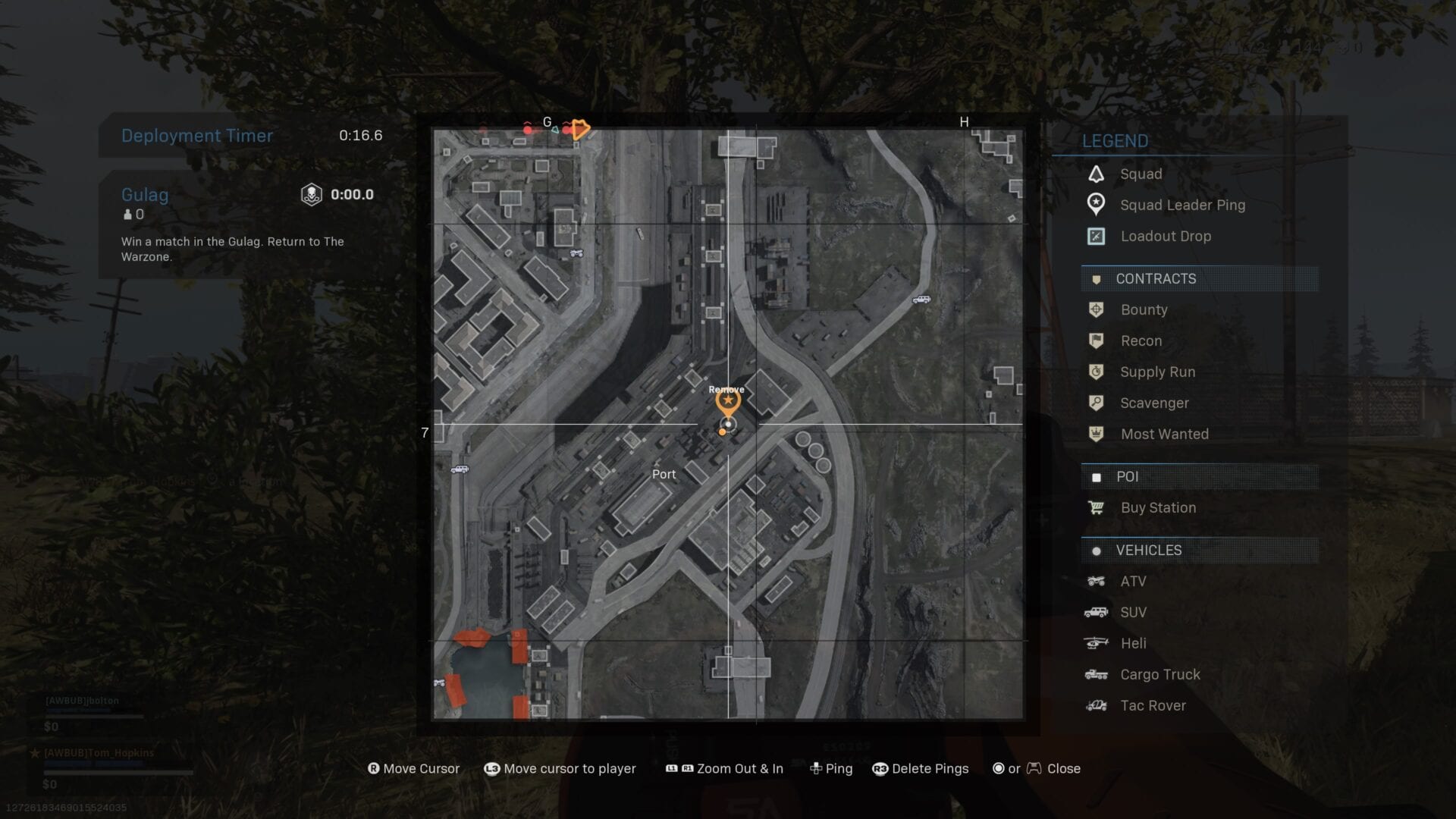Select the Port location label on map
Screen dimensions: 1456x819
pyautogui.click(x=664, y=474)
